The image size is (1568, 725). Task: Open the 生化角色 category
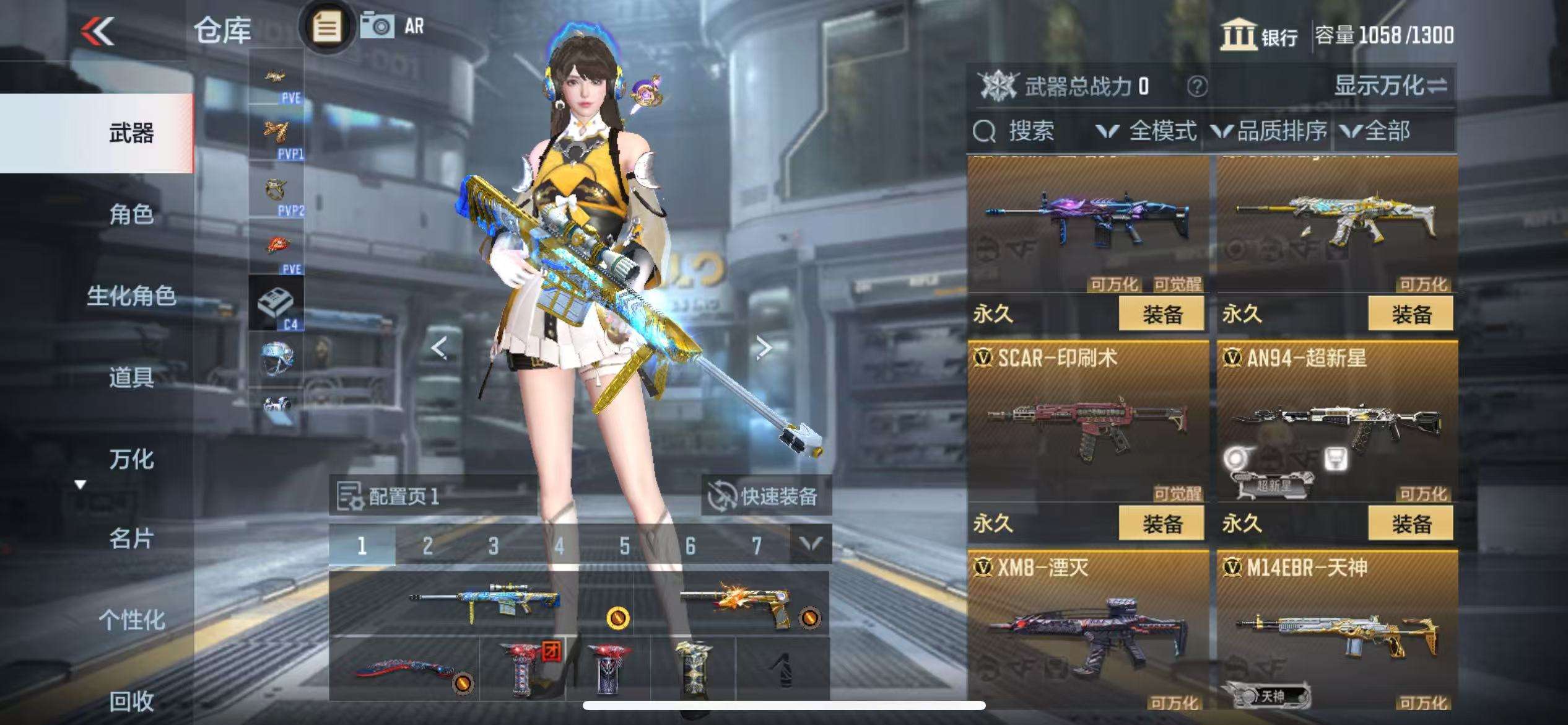click(x=131, y=296)
